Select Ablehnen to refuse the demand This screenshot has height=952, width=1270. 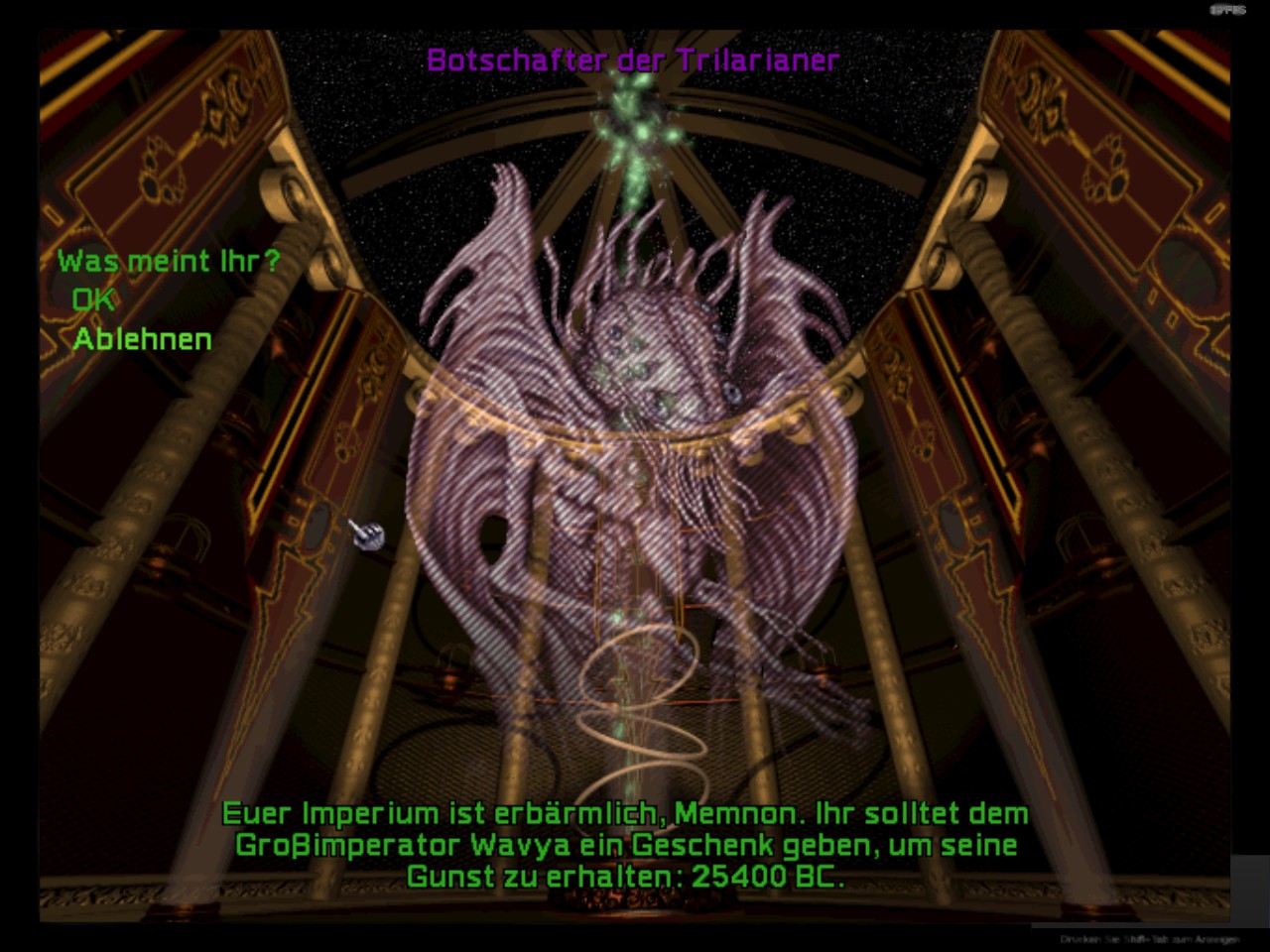[x=142, y=339]
